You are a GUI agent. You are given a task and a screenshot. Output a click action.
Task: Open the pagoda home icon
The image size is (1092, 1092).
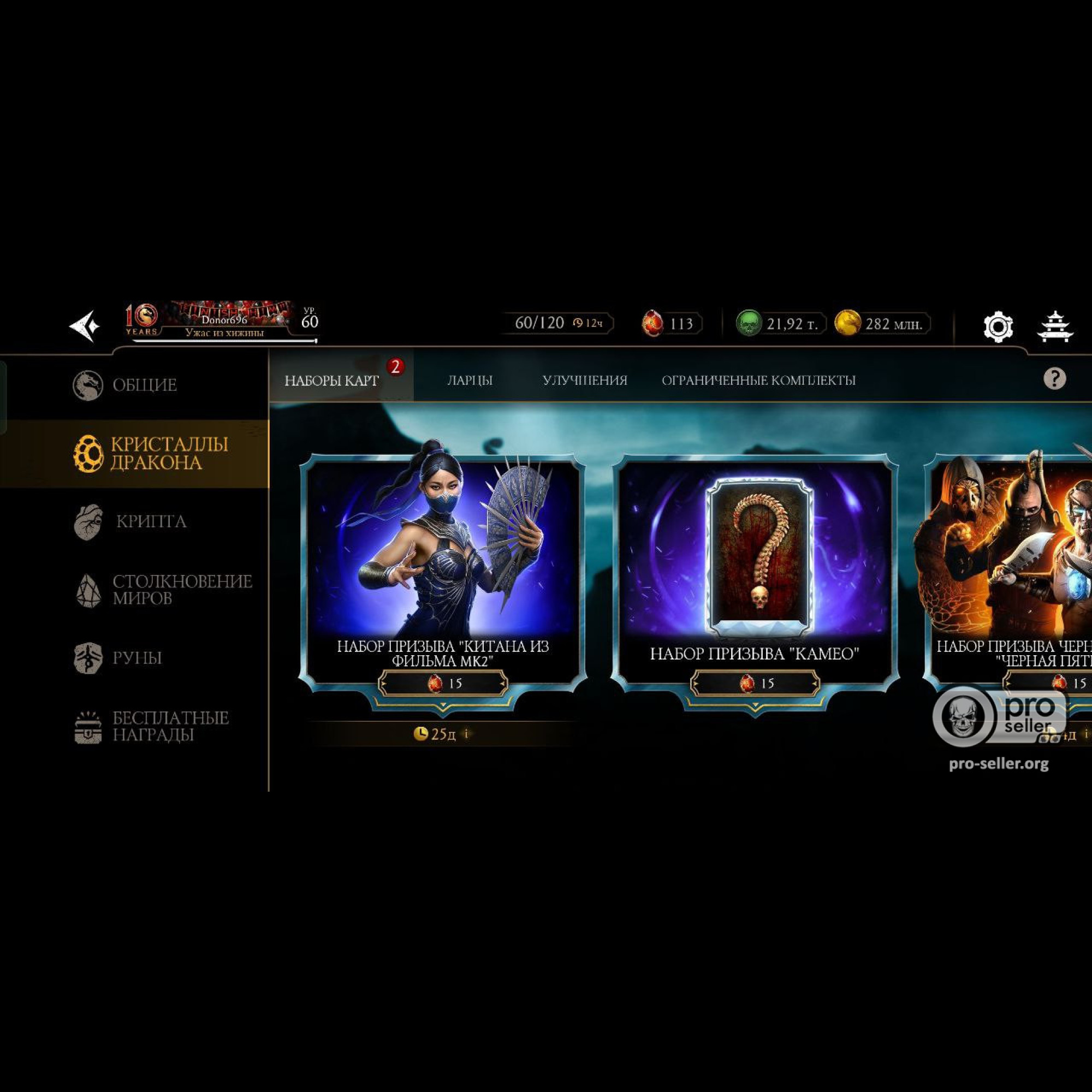pos(1055,326)
